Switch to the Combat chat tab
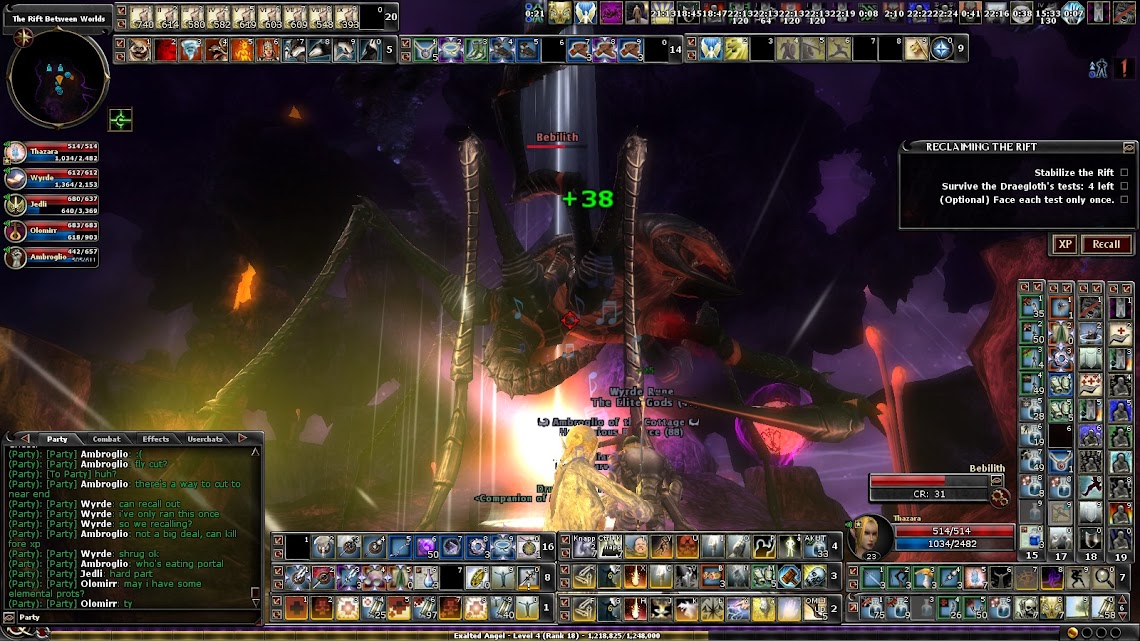 (106, 439)
